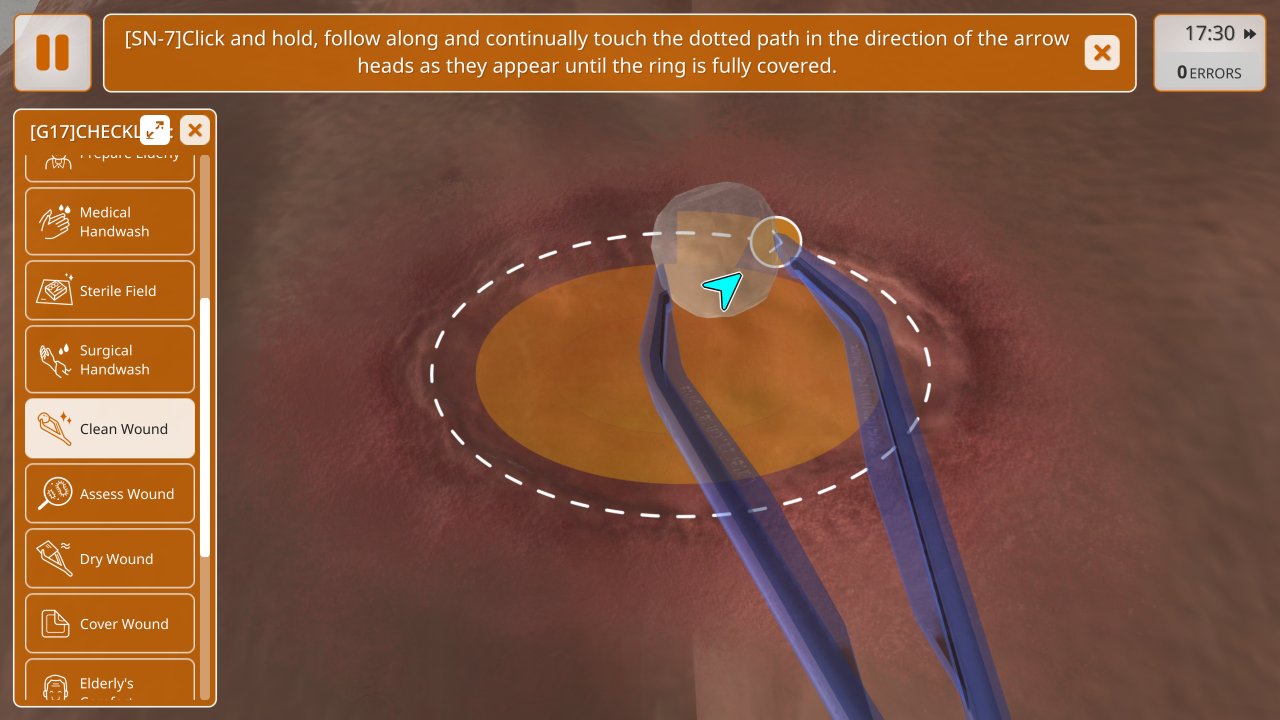Go to the Assess Wound step
Viewport: 1280px width, 720px height.
pyautogui.click(x=110, y=494)
